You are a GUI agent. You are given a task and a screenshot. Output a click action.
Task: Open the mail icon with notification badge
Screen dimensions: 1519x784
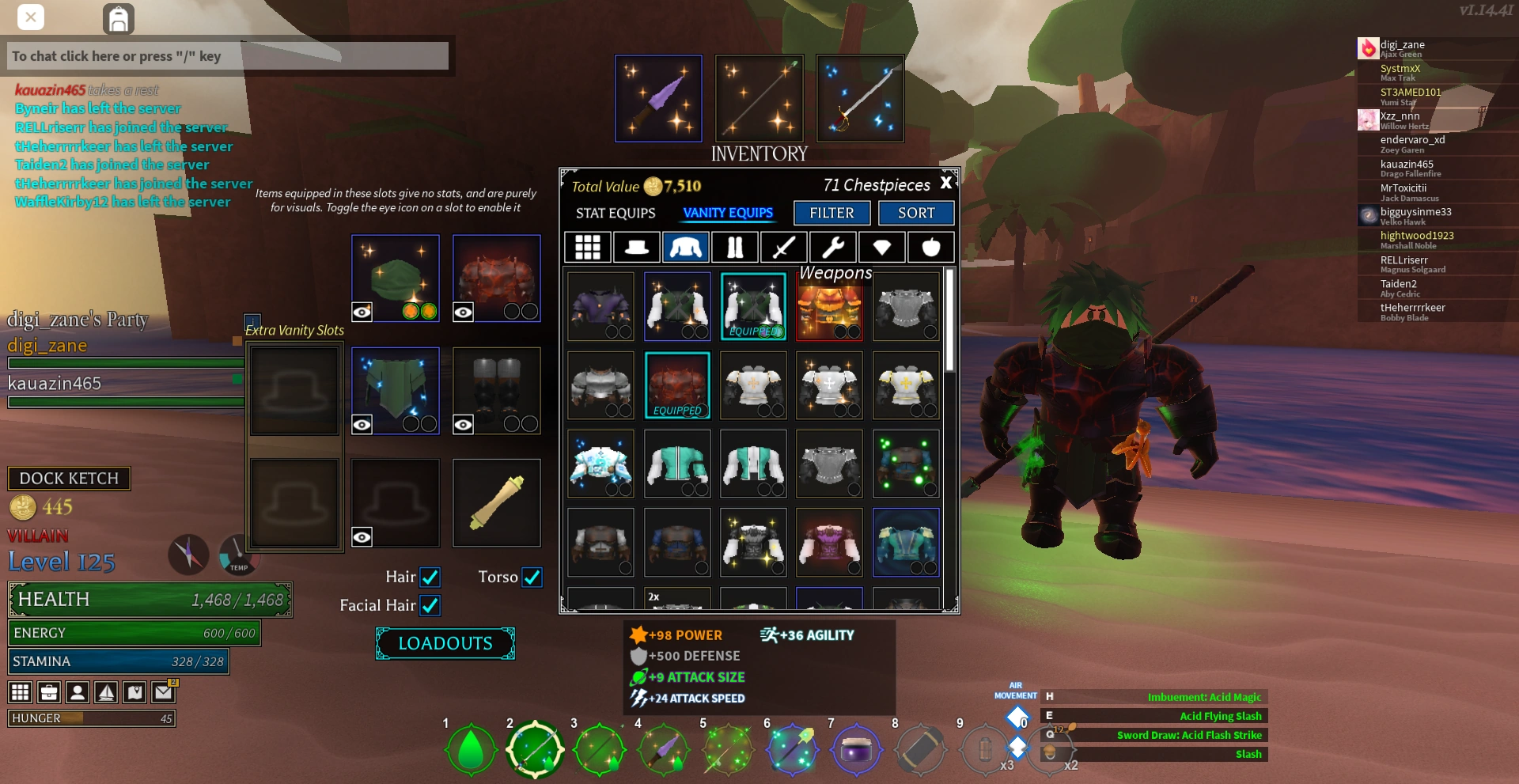pyautogui.click(x=163, y=691)
